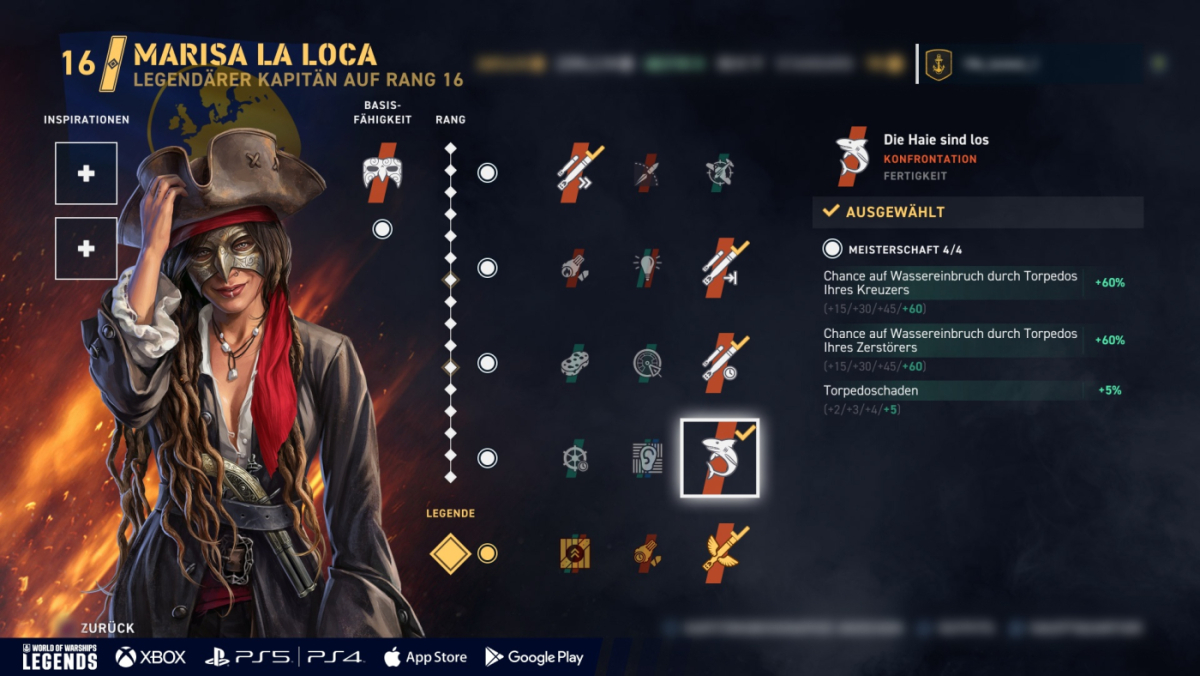The width and height of the screenshot is (1200, 676).
Task: Select the ear listening skill icon
Action: 647,458
